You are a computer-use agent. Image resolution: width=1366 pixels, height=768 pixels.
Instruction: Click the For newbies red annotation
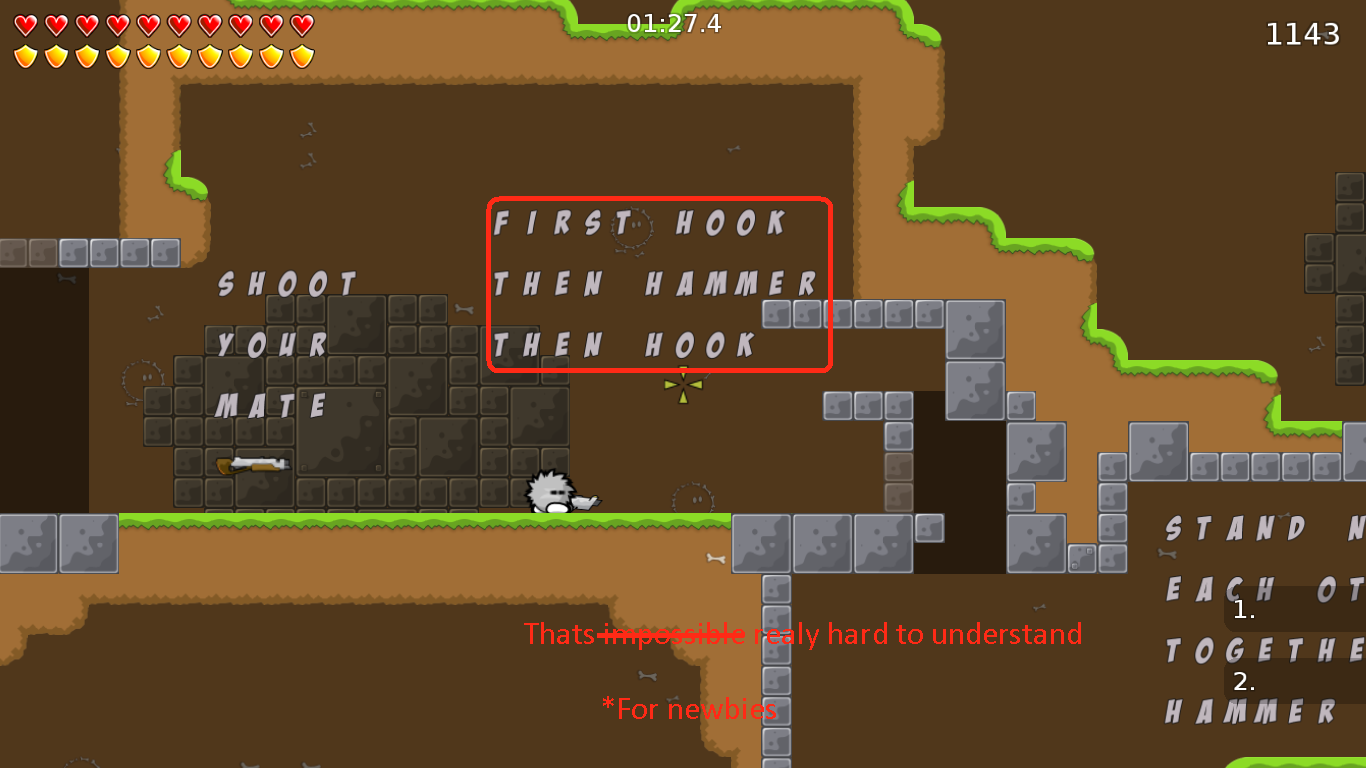coord(688,709)
